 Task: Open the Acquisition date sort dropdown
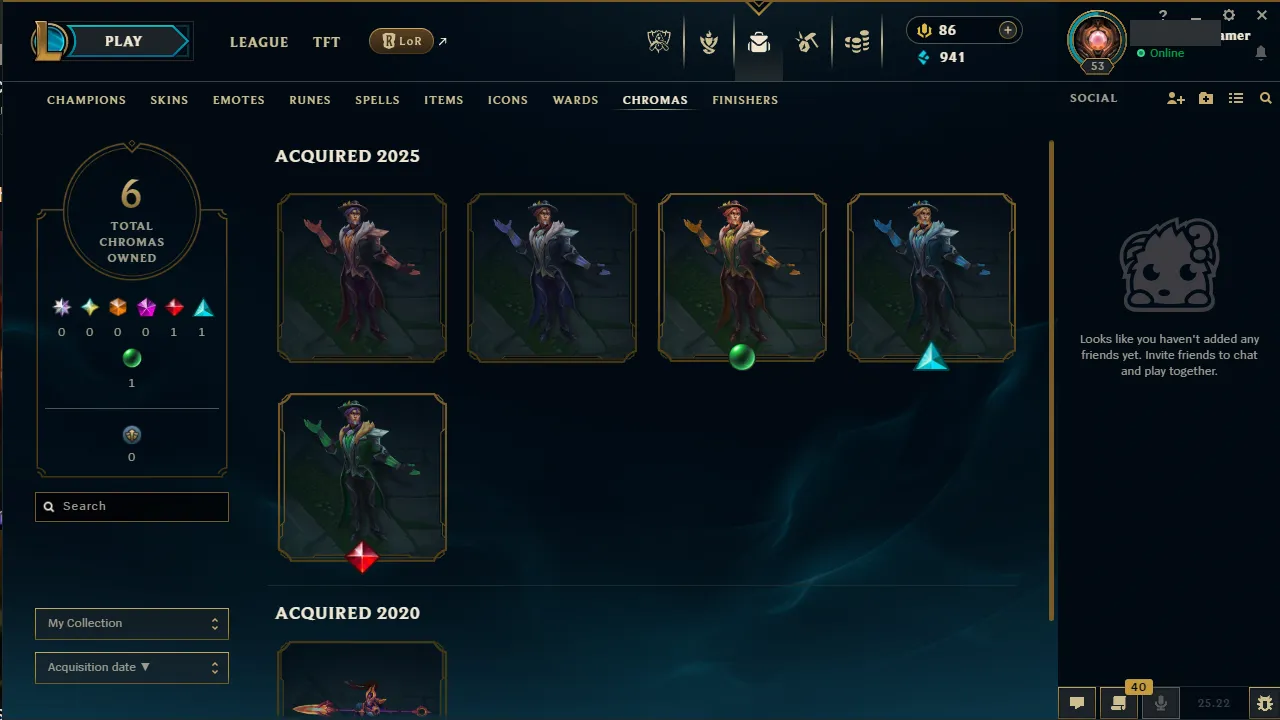coord(131,667)
